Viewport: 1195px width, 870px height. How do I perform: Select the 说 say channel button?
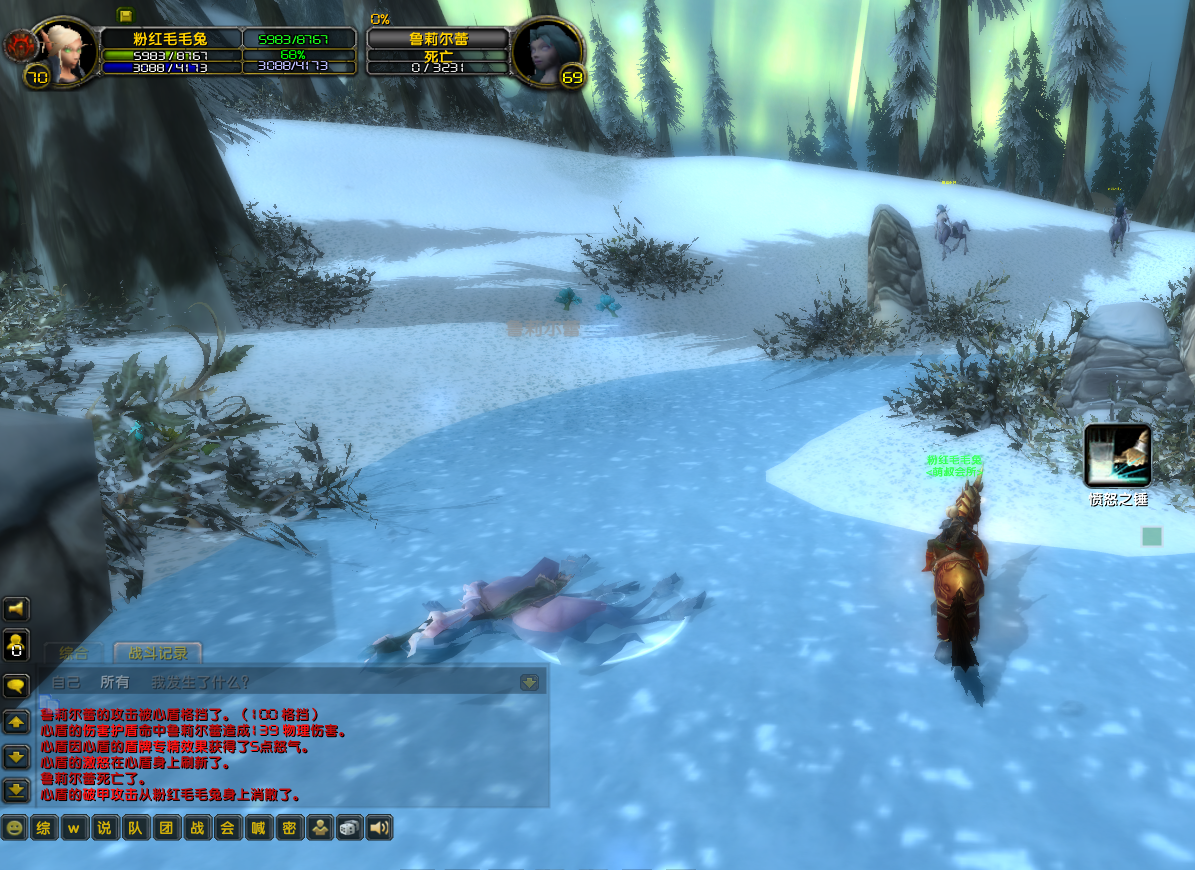[x=104, y=828]
